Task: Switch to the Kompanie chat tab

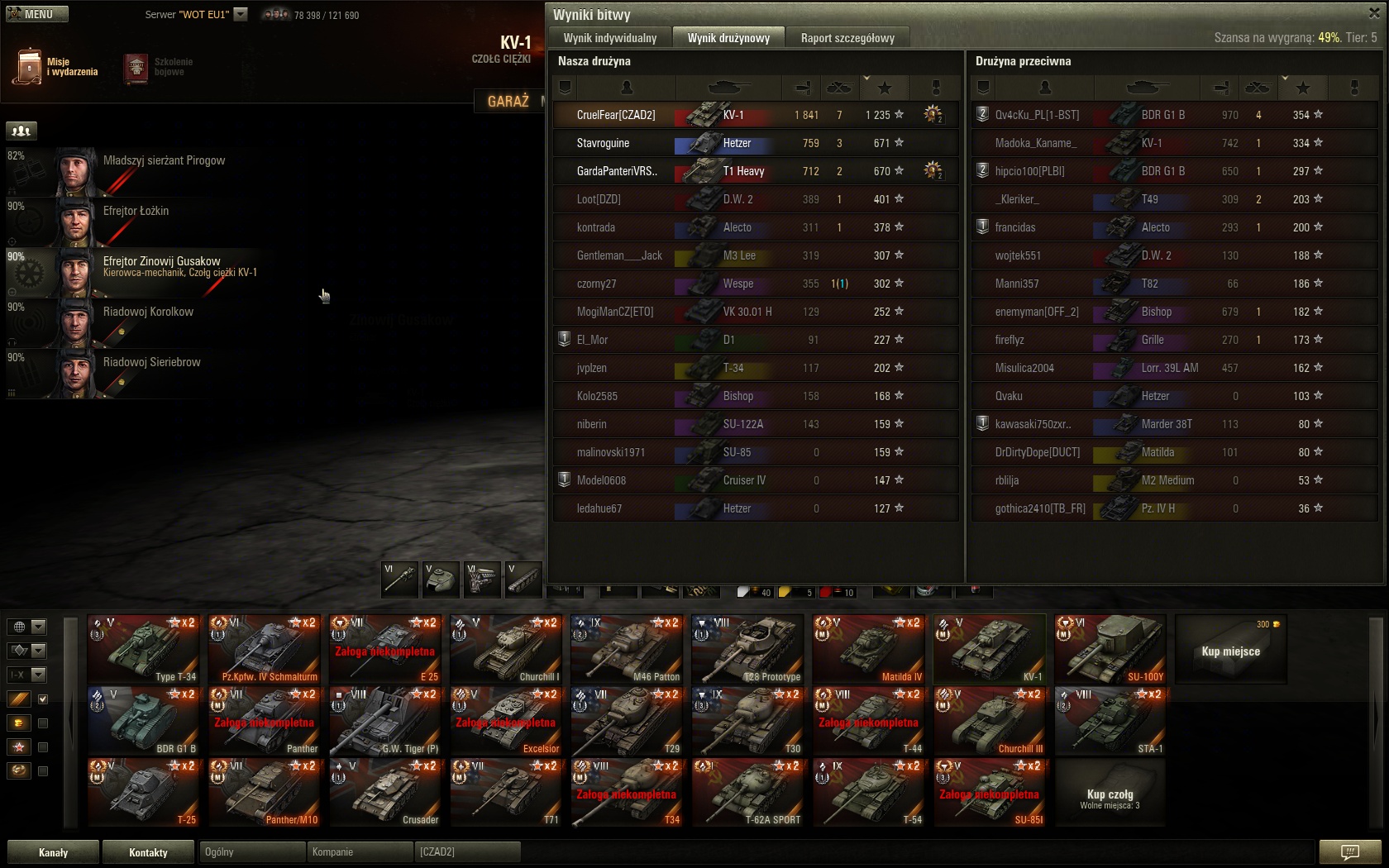Action: pos(359,852)
